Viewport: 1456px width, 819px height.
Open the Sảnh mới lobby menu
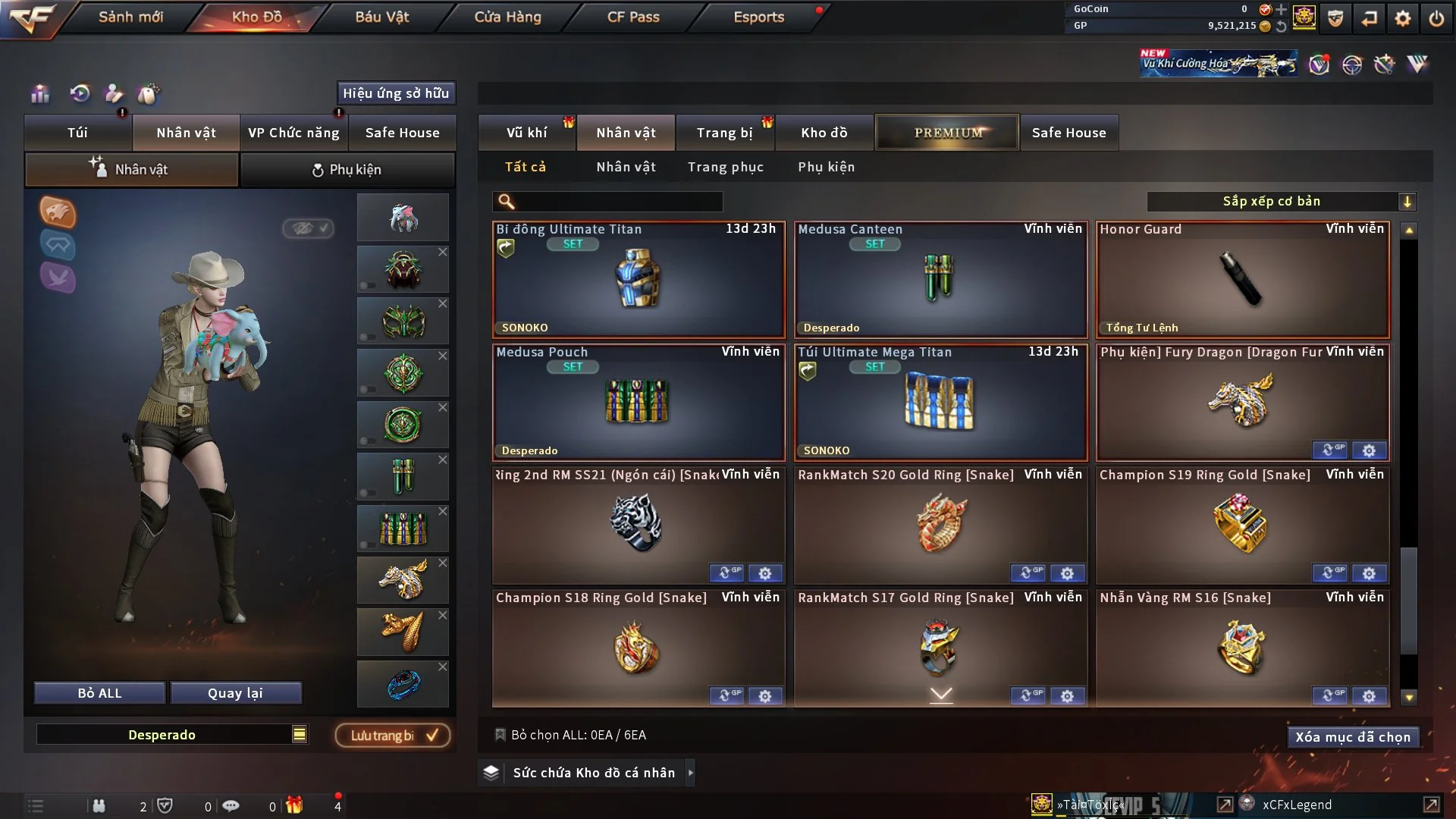pyautogui.click(x=130, y=17)
